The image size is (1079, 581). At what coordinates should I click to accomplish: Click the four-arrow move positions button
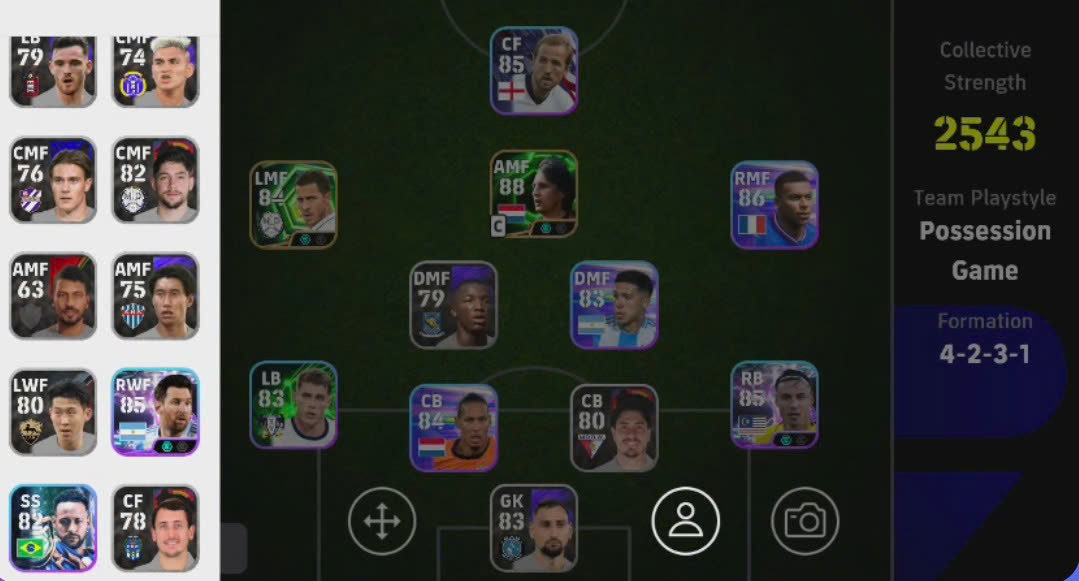tap(382, 521)
